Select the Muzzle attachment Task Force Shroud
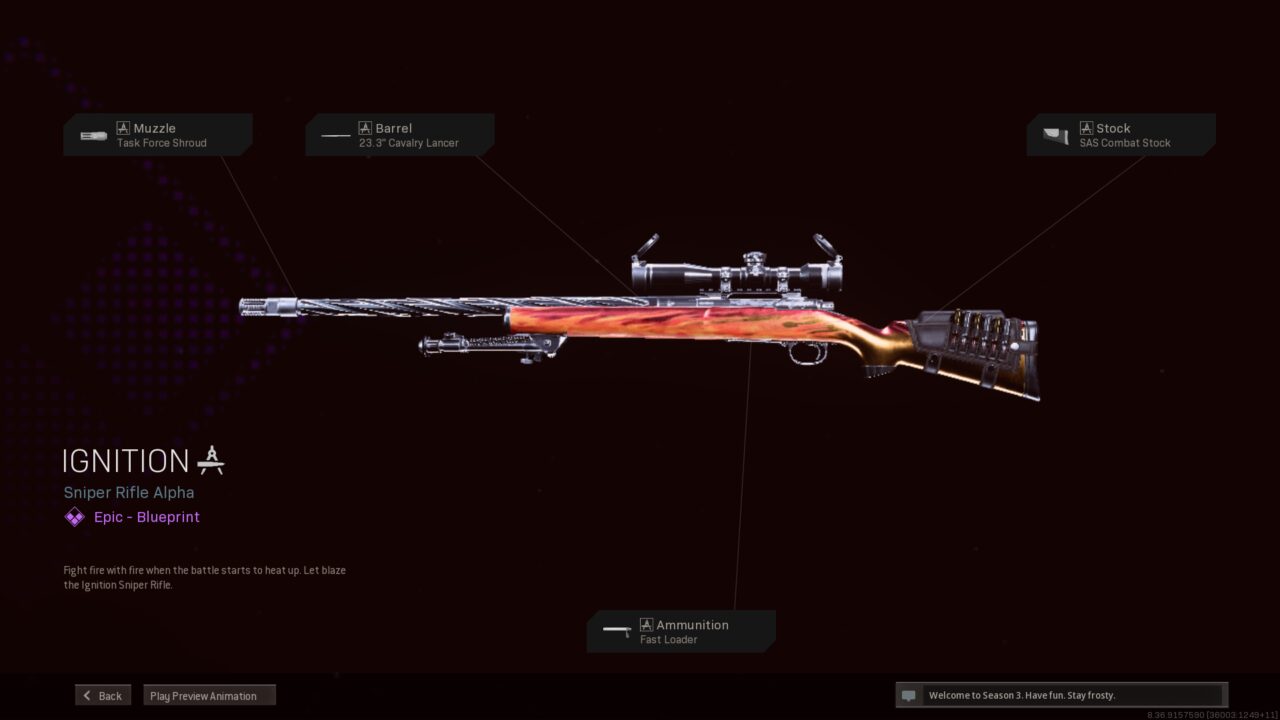The image size is (1280, 720). pos(157,135)
